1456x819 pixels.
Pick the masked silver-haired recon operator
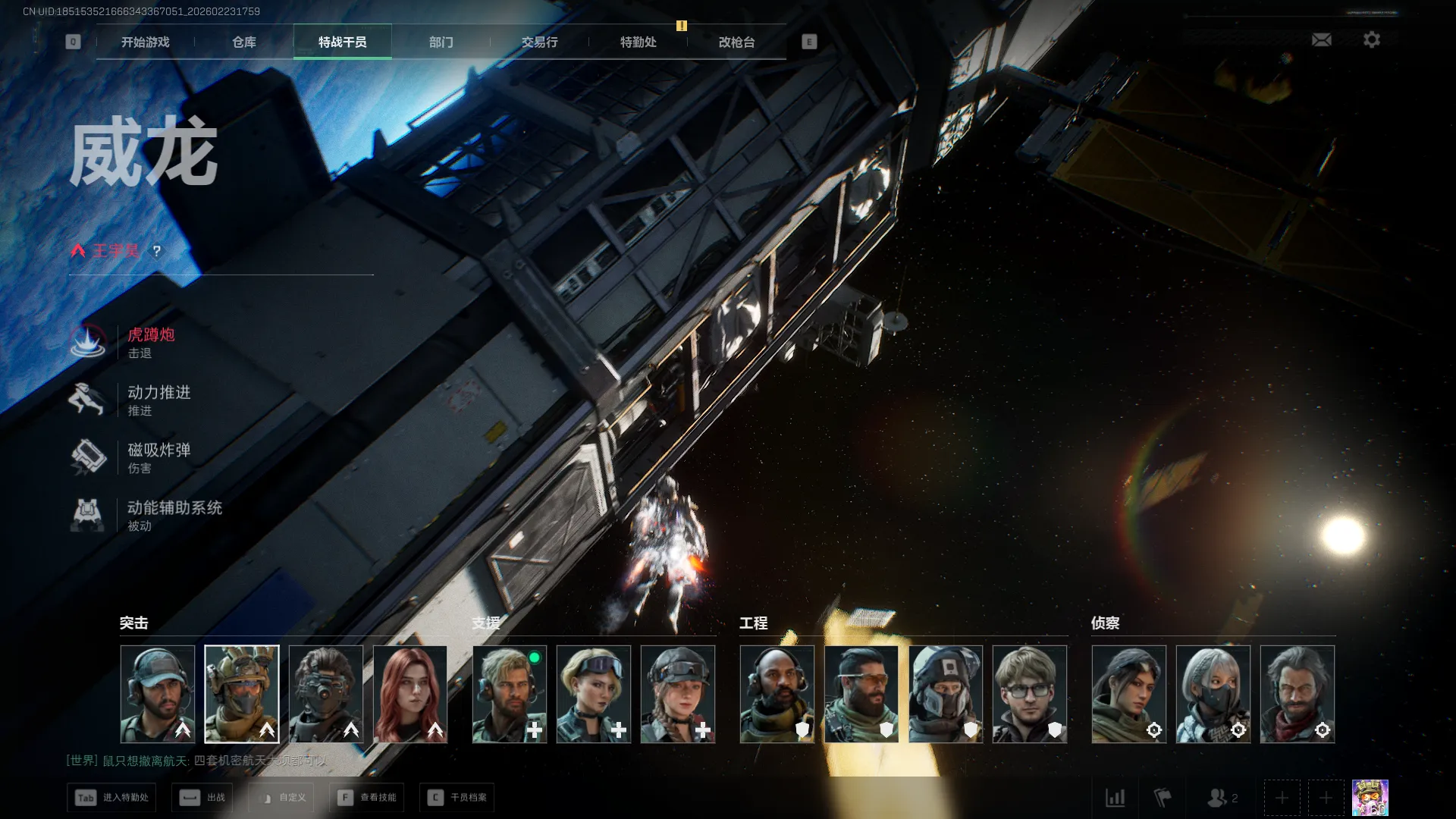(1213, 693)
